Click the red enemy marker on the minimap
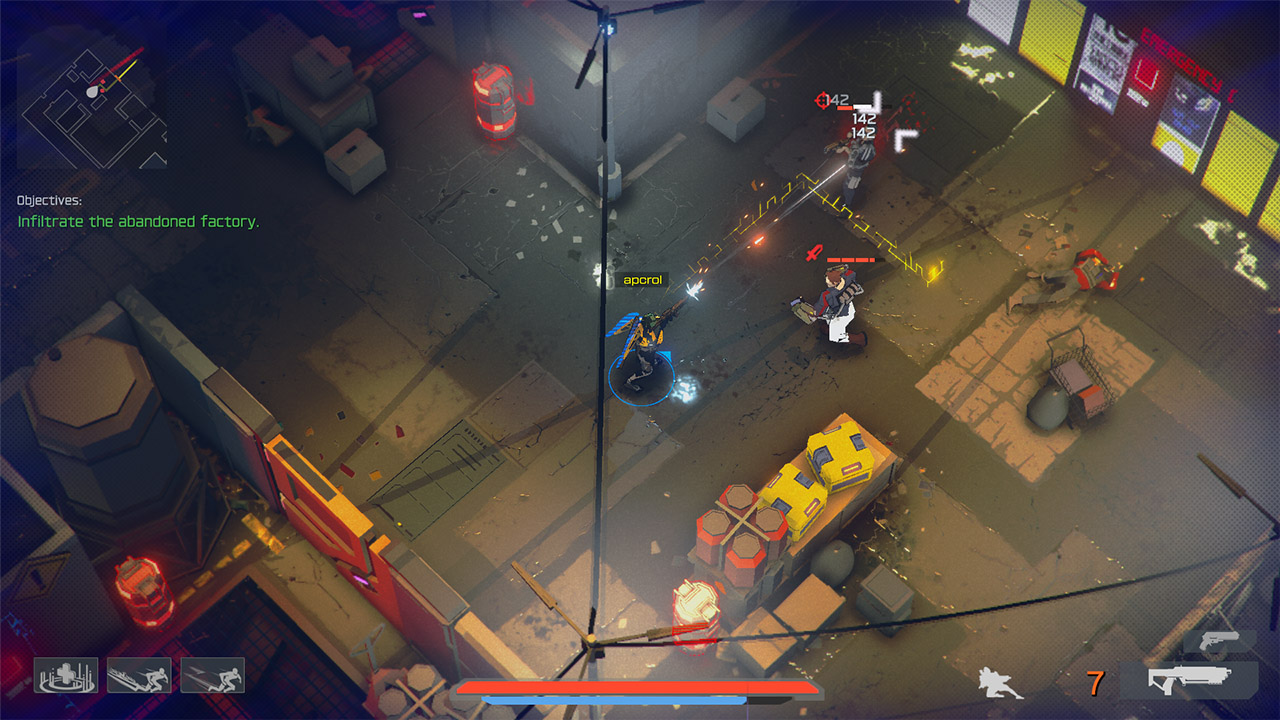1280x720 pixels. pos(104,81)
